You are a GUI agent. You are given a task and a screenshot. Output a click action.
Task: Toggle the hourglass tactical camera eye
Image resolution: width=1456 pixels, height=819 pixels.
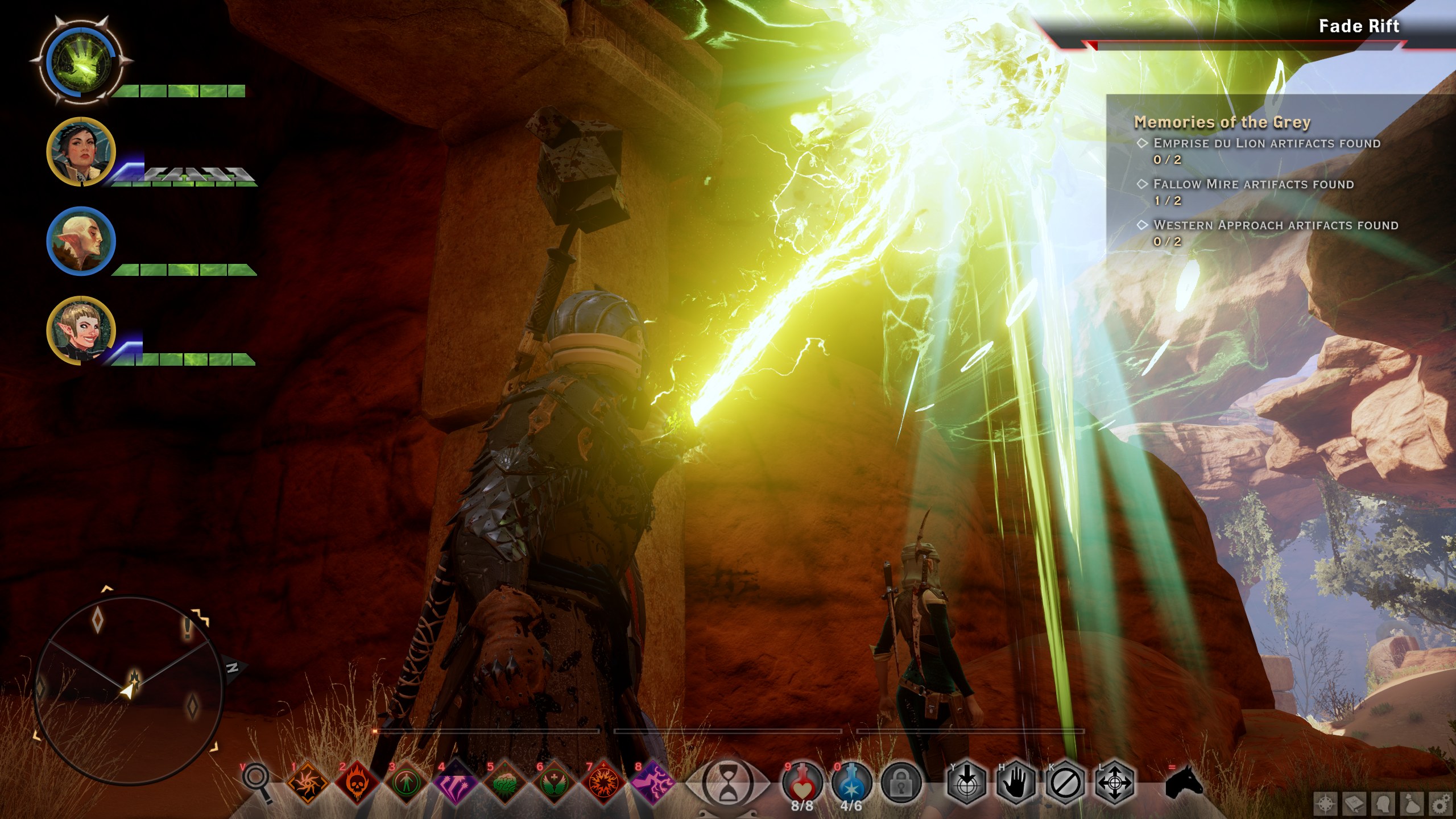727,784
